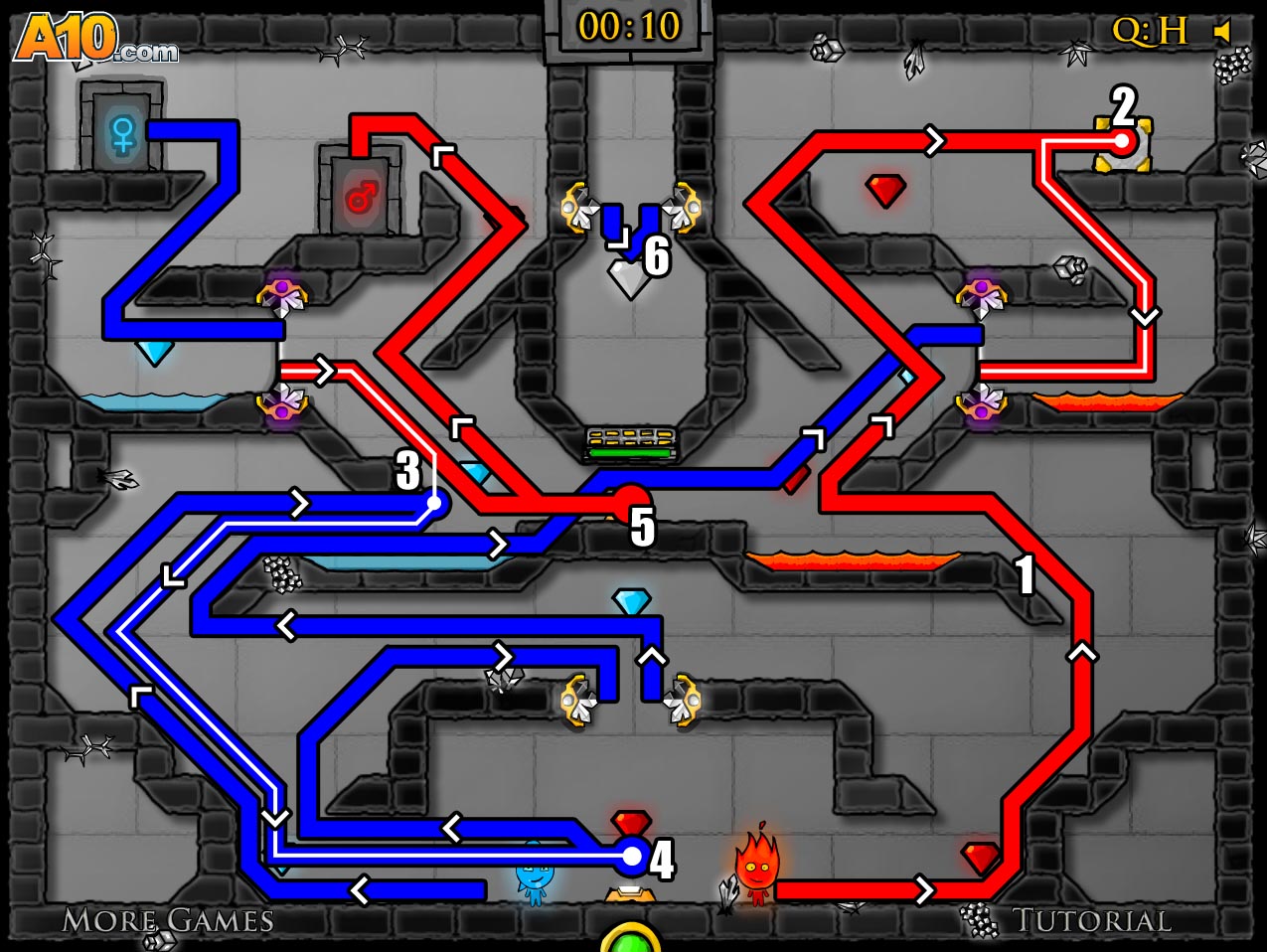Open the More Games link
Screen dimensions: 1267x952
pos(168,920)
